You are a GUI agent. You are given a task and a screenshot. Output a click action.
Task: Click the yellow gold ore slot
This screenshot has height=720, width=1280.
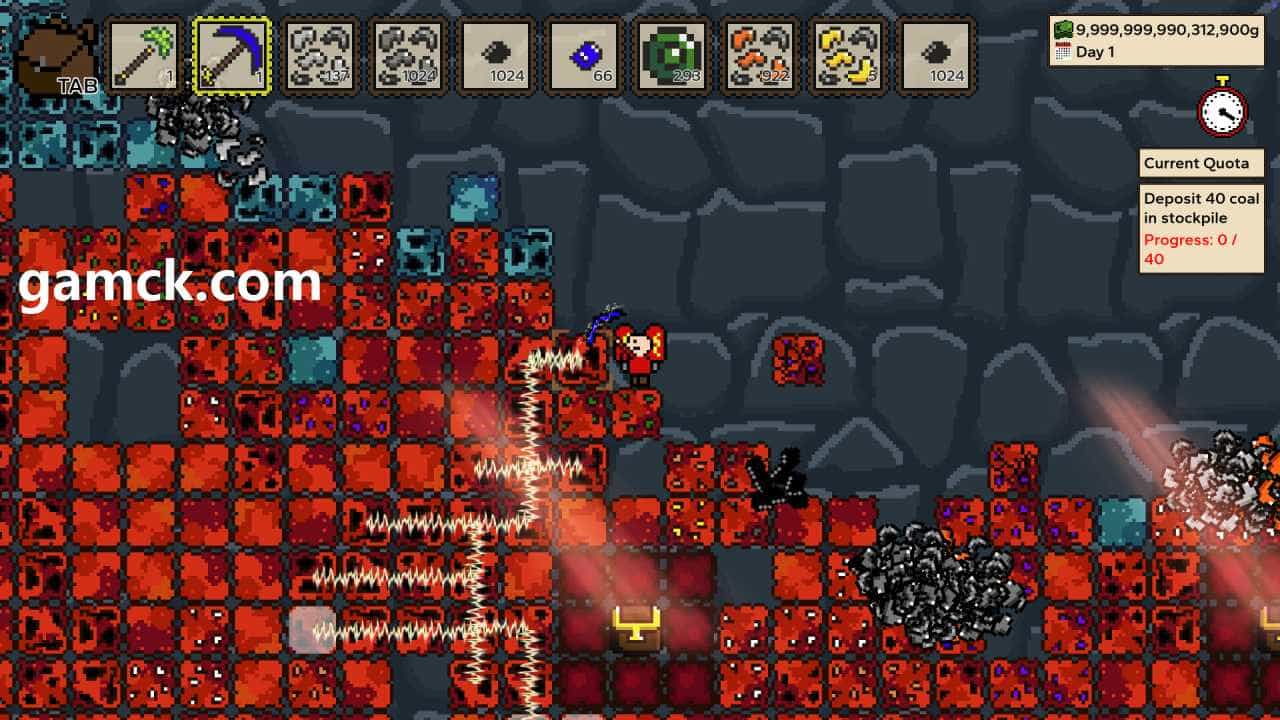pos(848,57)
